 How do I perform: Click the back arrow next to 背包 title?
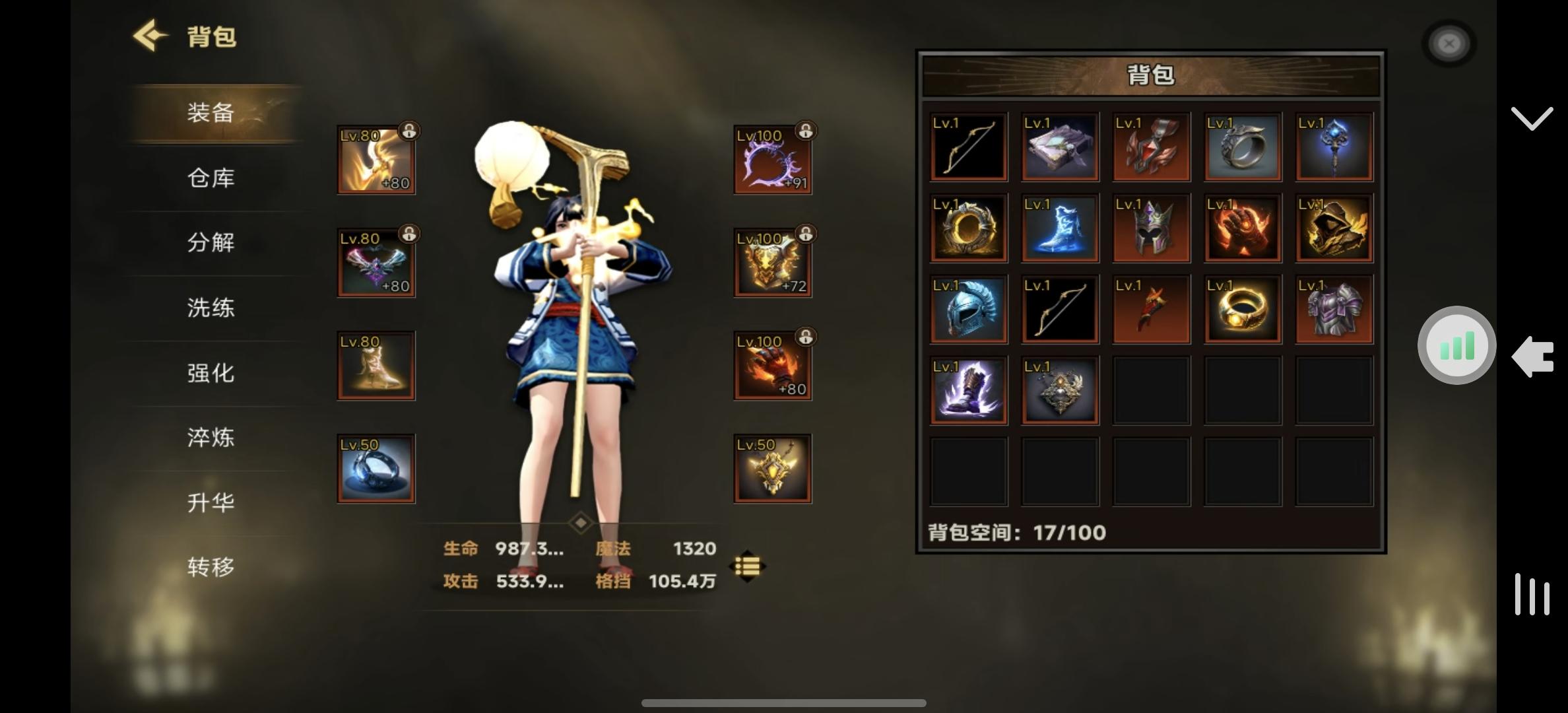(x=150, y=34)
